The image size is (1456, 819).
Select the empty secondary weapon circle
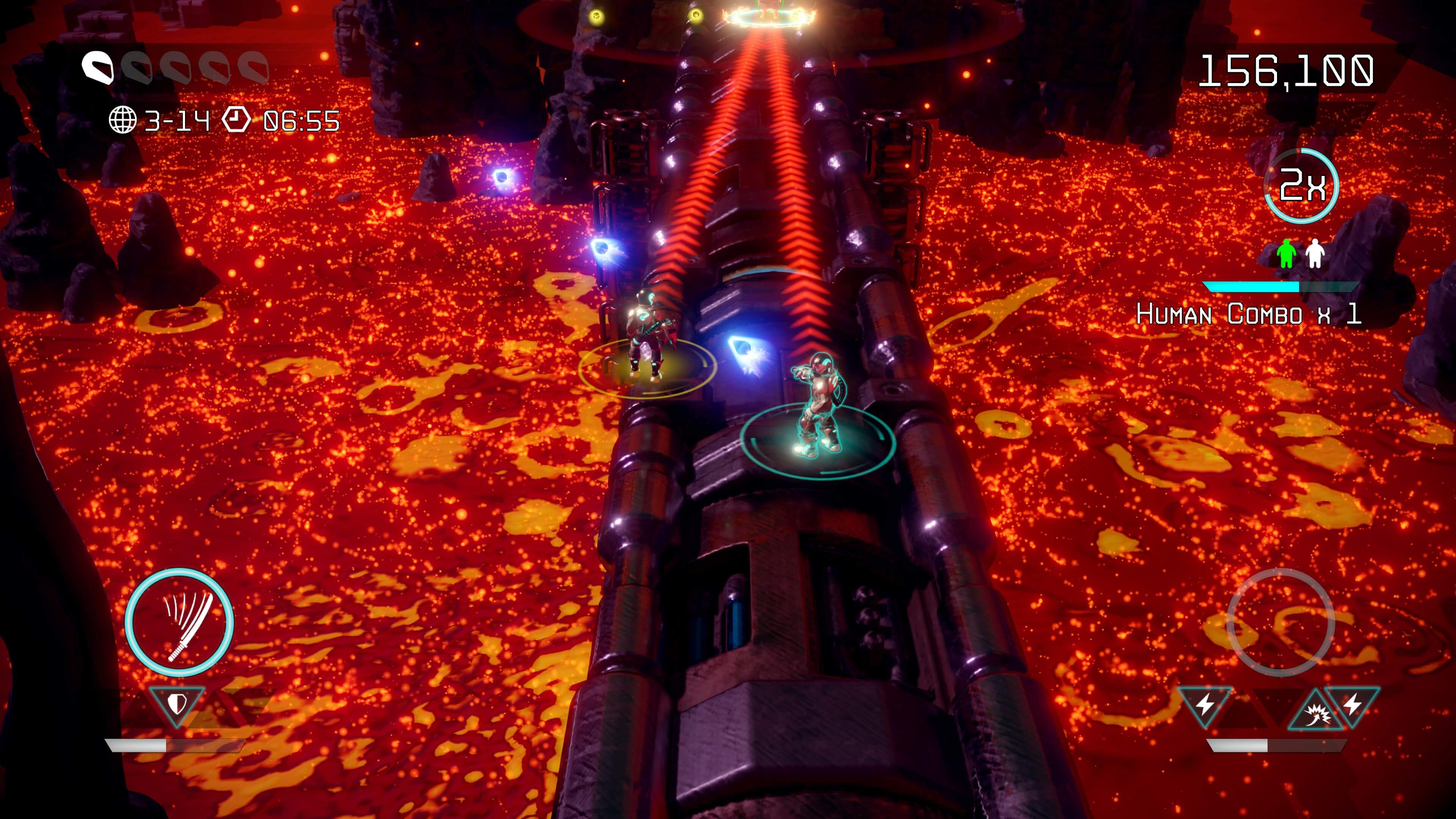(1281, 622)
